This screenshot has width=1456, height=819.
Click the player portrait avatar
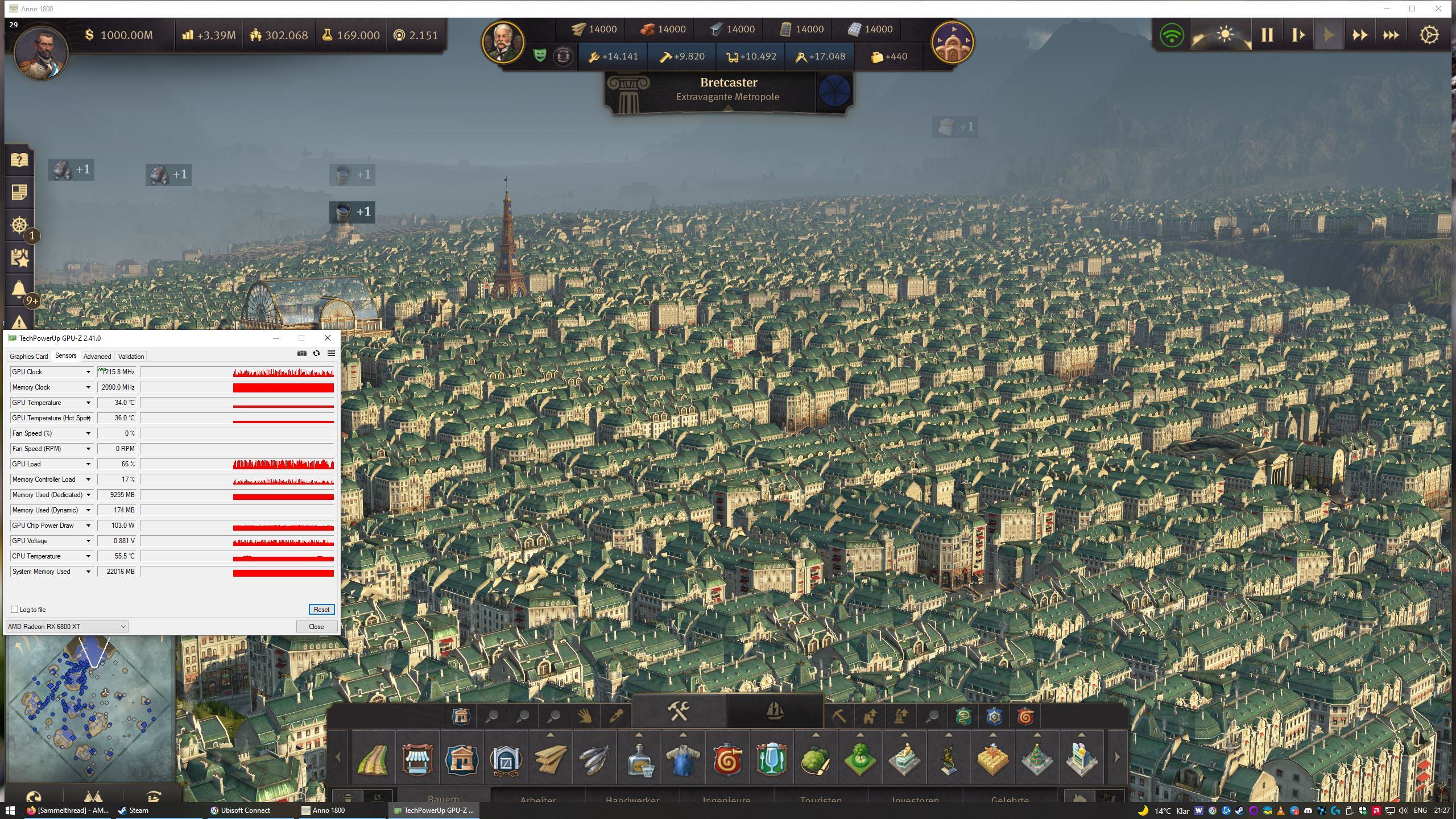(41, 52)
